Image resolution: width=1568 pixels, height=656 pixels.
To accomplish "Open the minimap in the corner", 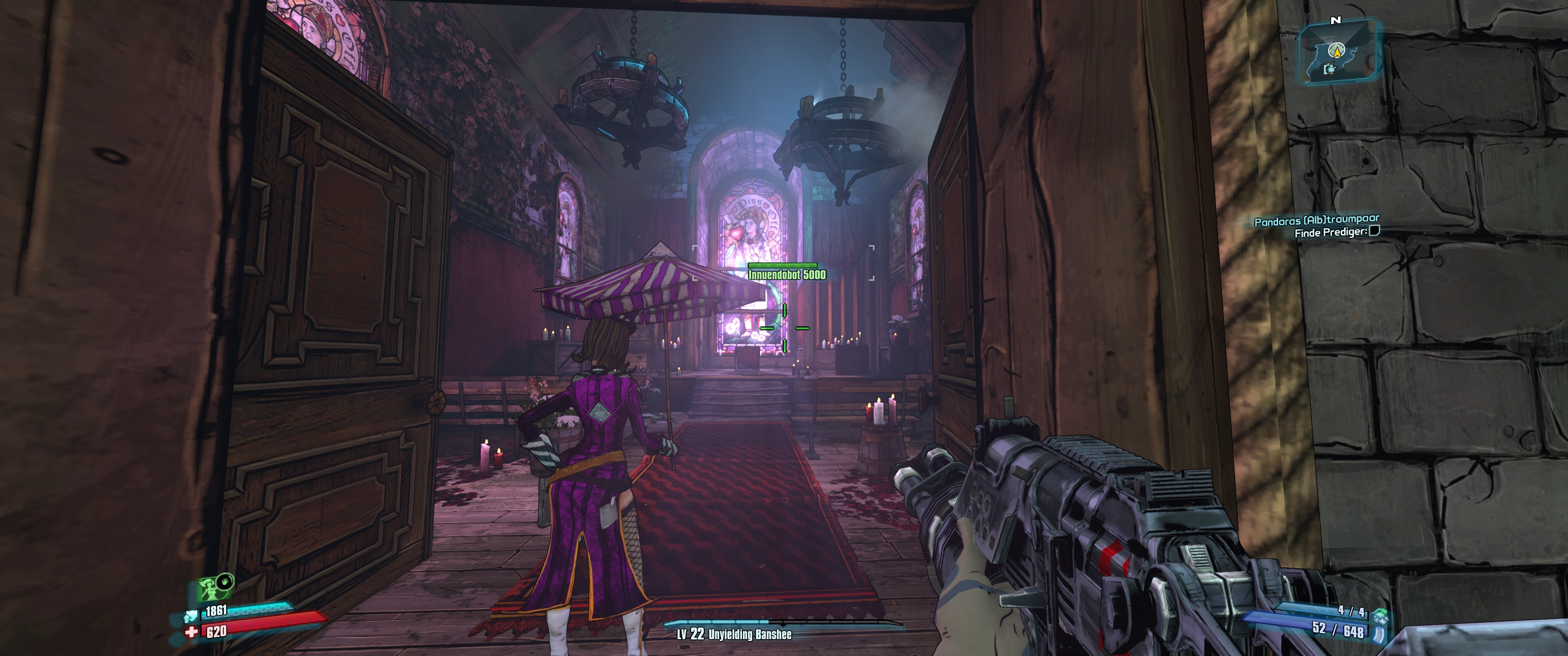I will (x=1337, y=54).
